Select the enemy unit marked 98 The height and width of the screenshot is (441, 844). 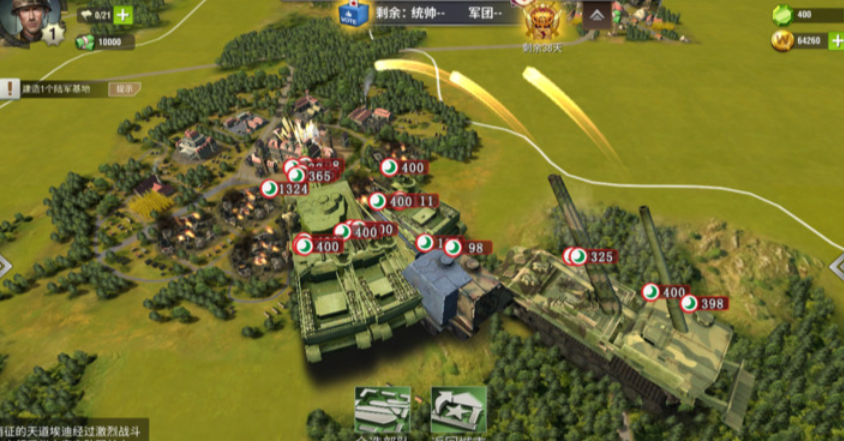click(x=465, y=248)
